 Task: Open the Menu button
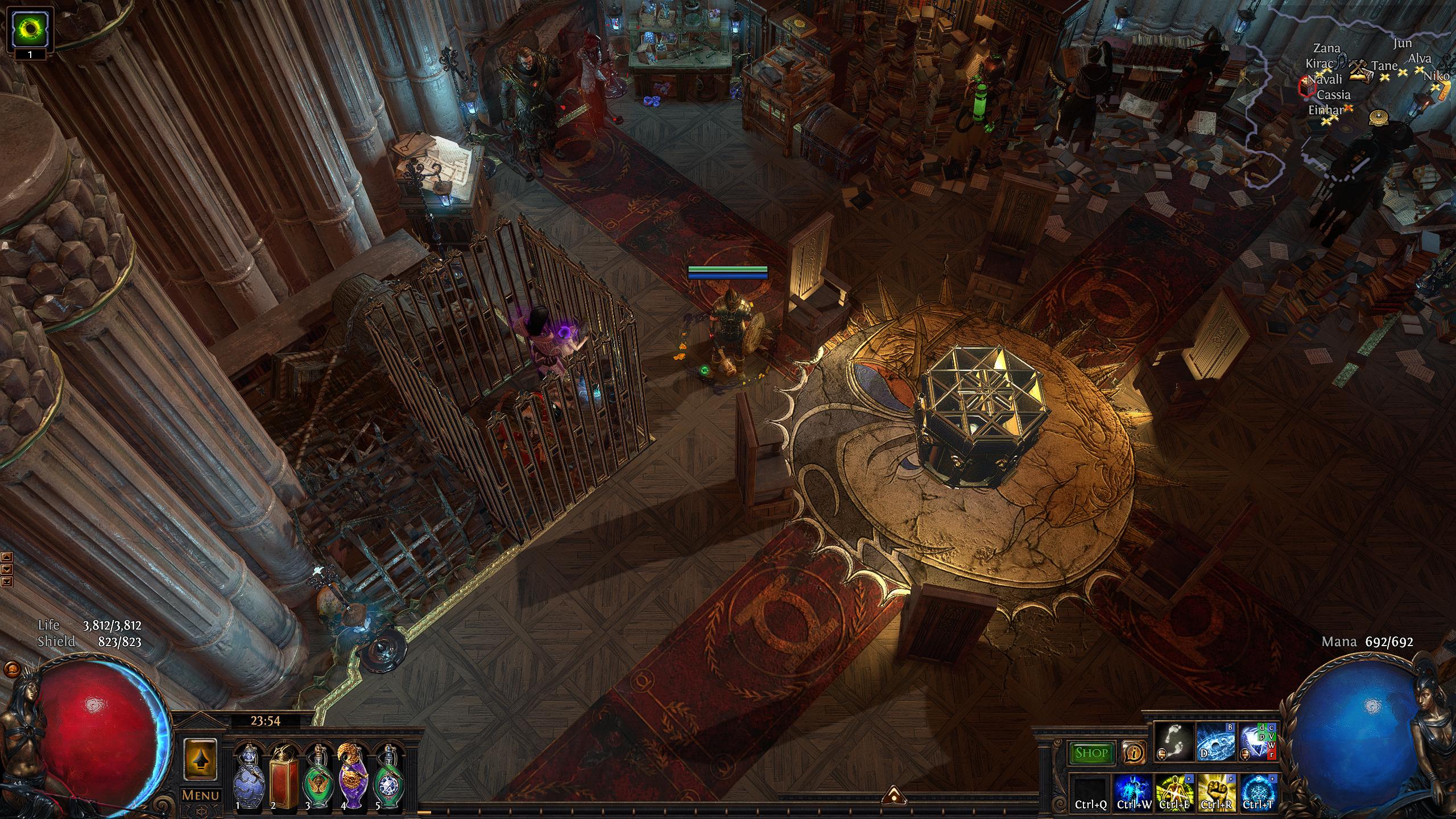(x=200, y=795)
